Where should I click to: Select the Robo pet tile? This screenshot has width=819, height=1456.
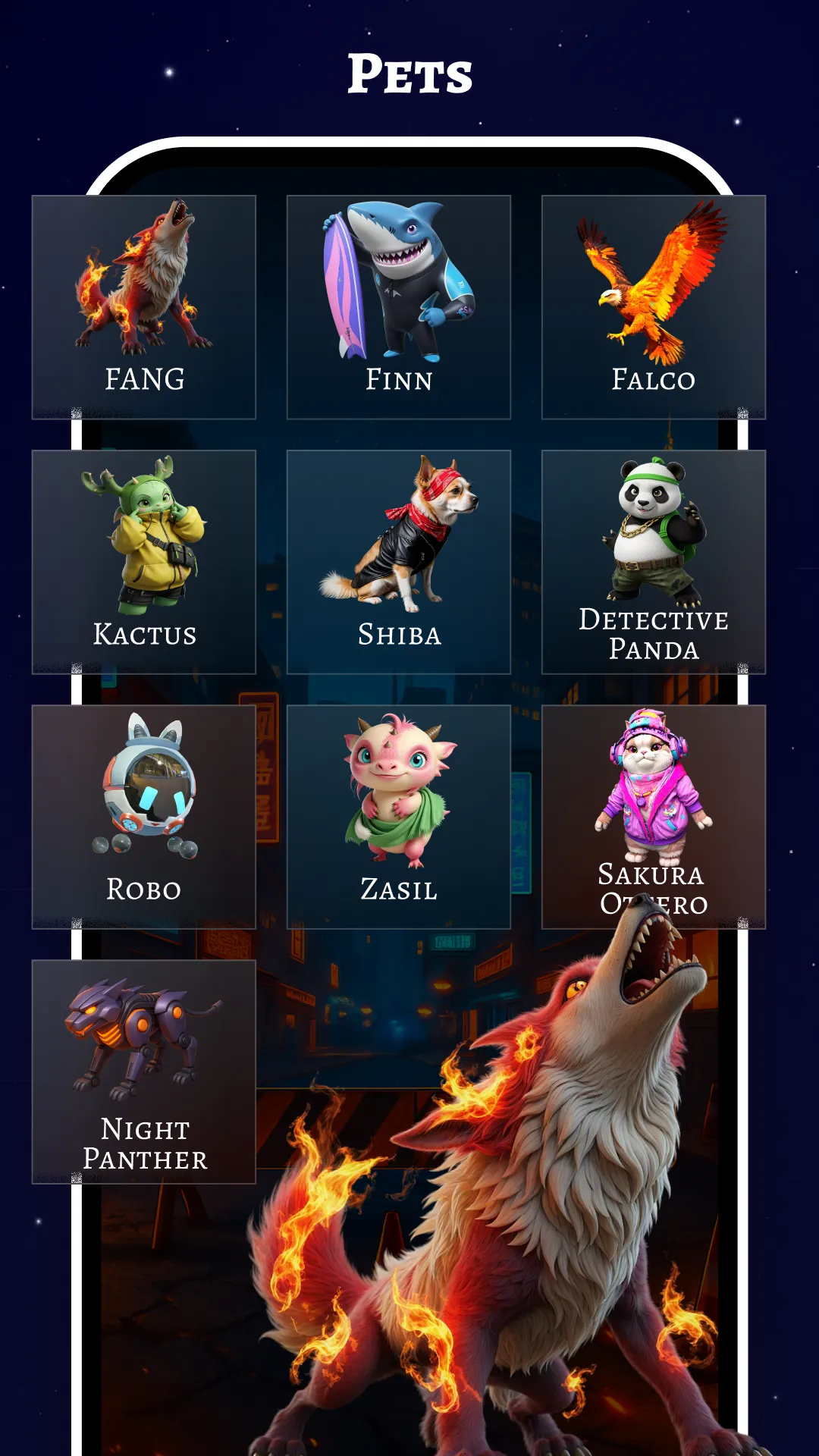(x=144, y=817)
